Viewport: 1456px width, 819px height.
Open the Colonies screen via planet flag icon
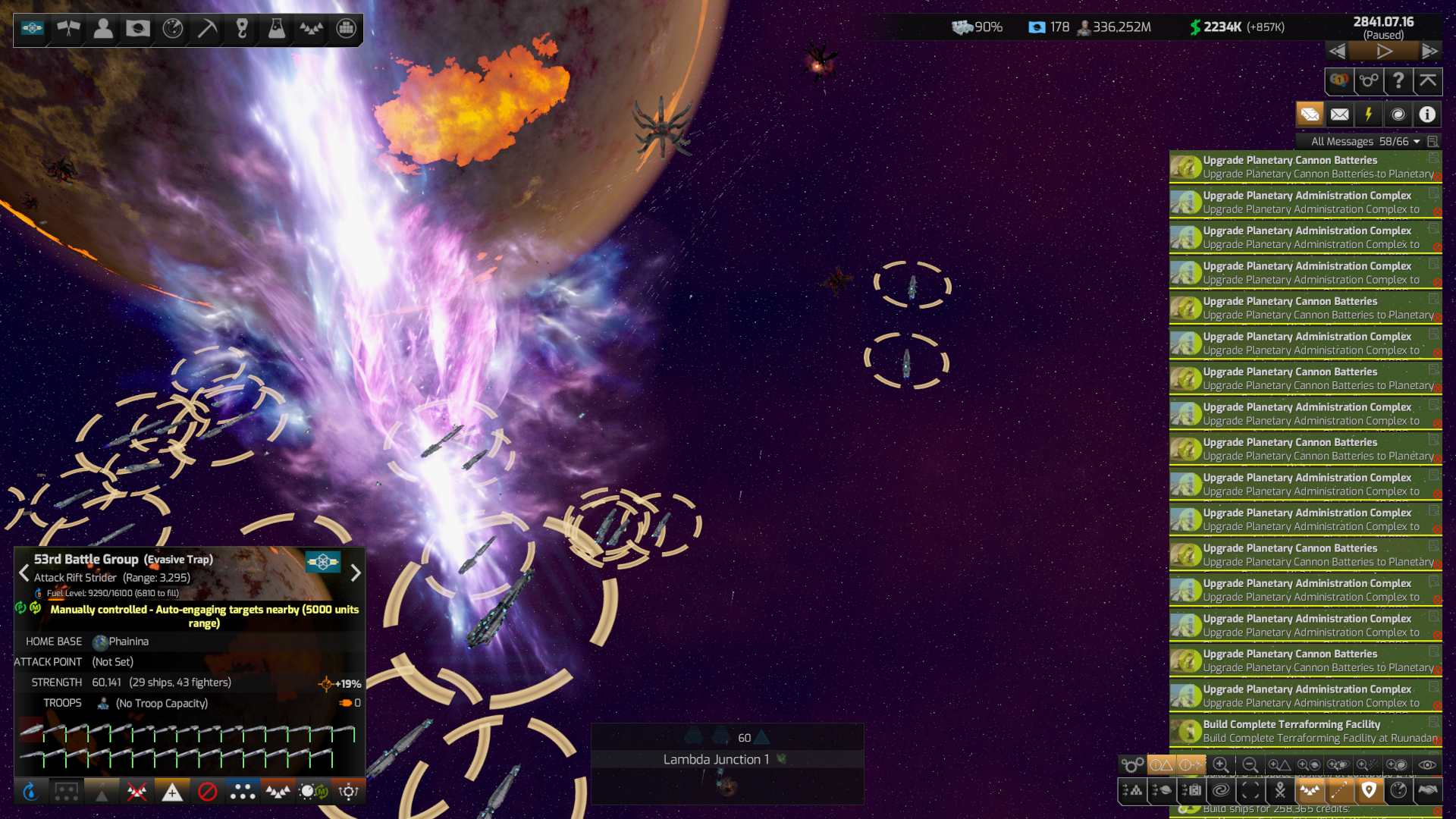pos(137,29)
